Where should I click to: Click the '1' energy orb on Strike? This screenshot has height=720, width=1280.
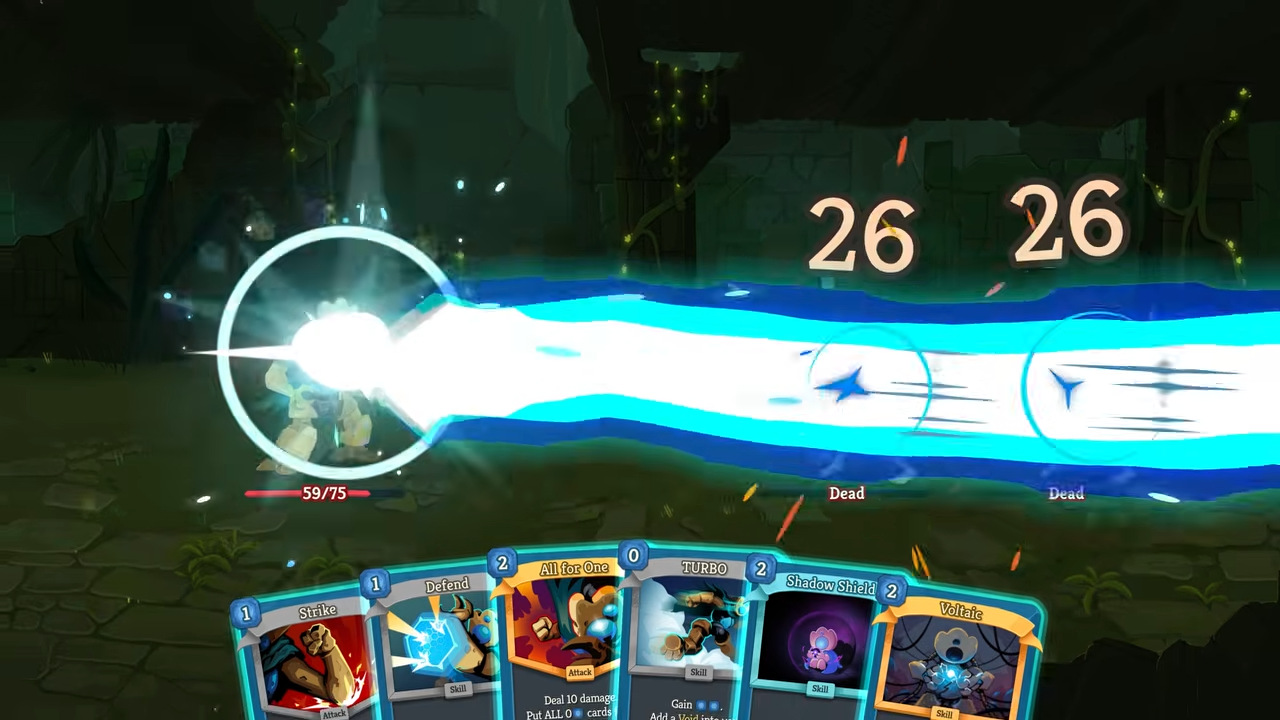[246, 613]
